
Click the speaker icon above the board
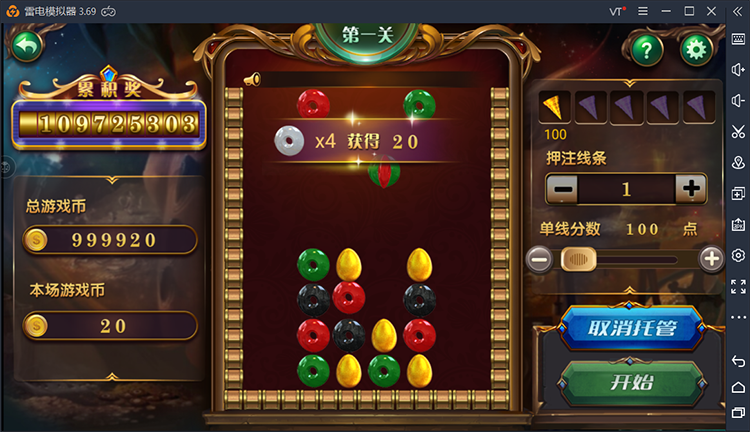pos(251,78)
